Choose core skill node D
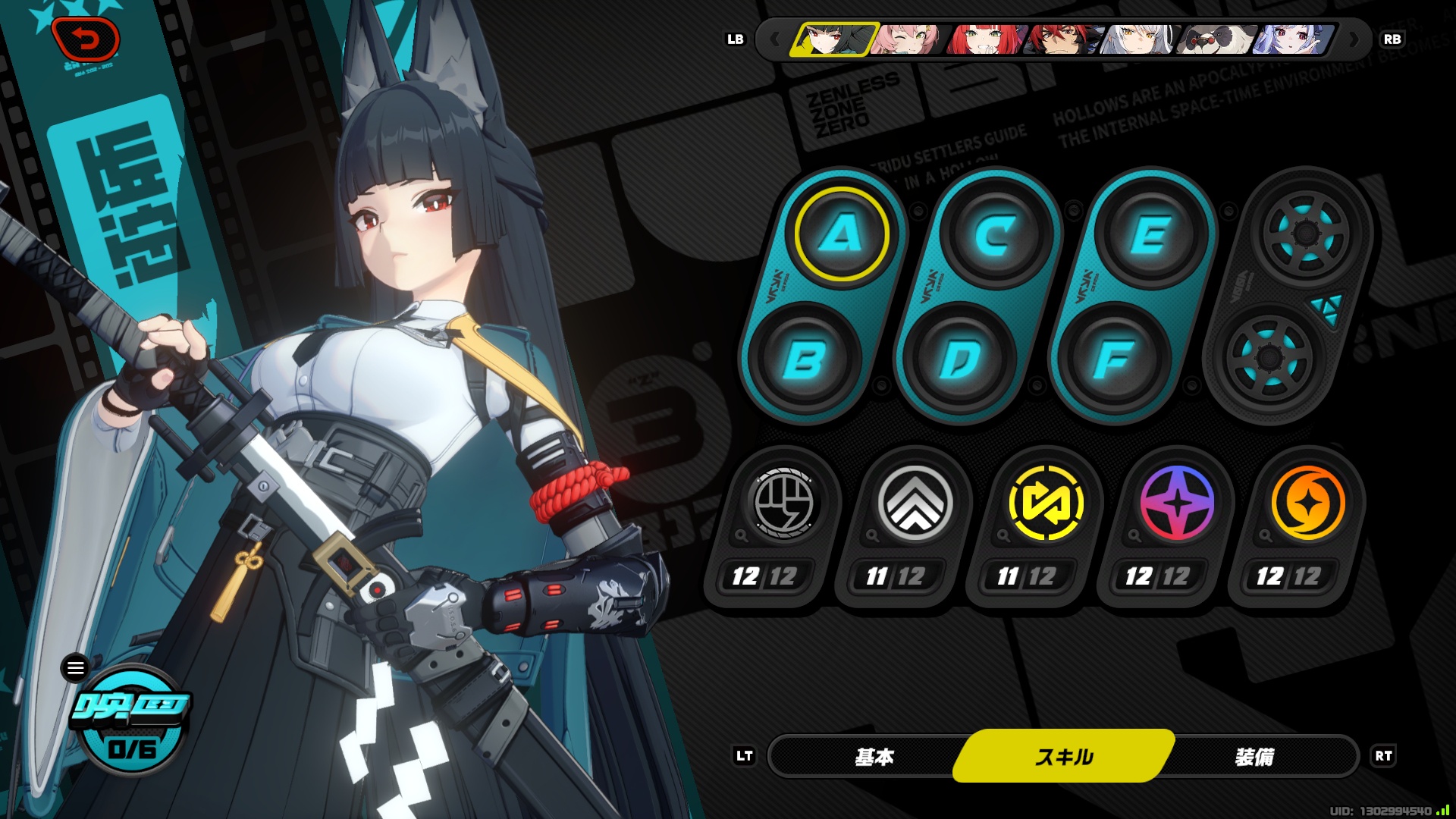The height and width of the screenshot is (819, 1456). tap(959, 359)
